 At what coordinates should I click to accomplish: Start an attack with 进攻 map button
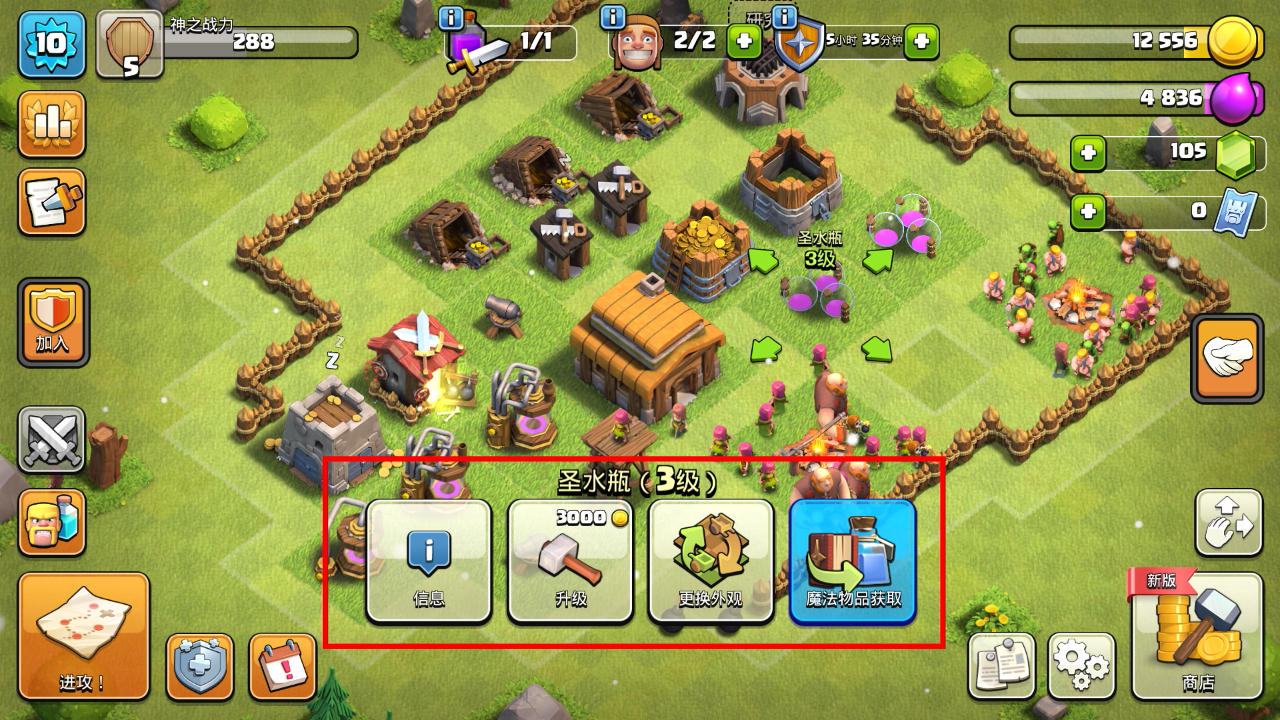pos(83,635)
